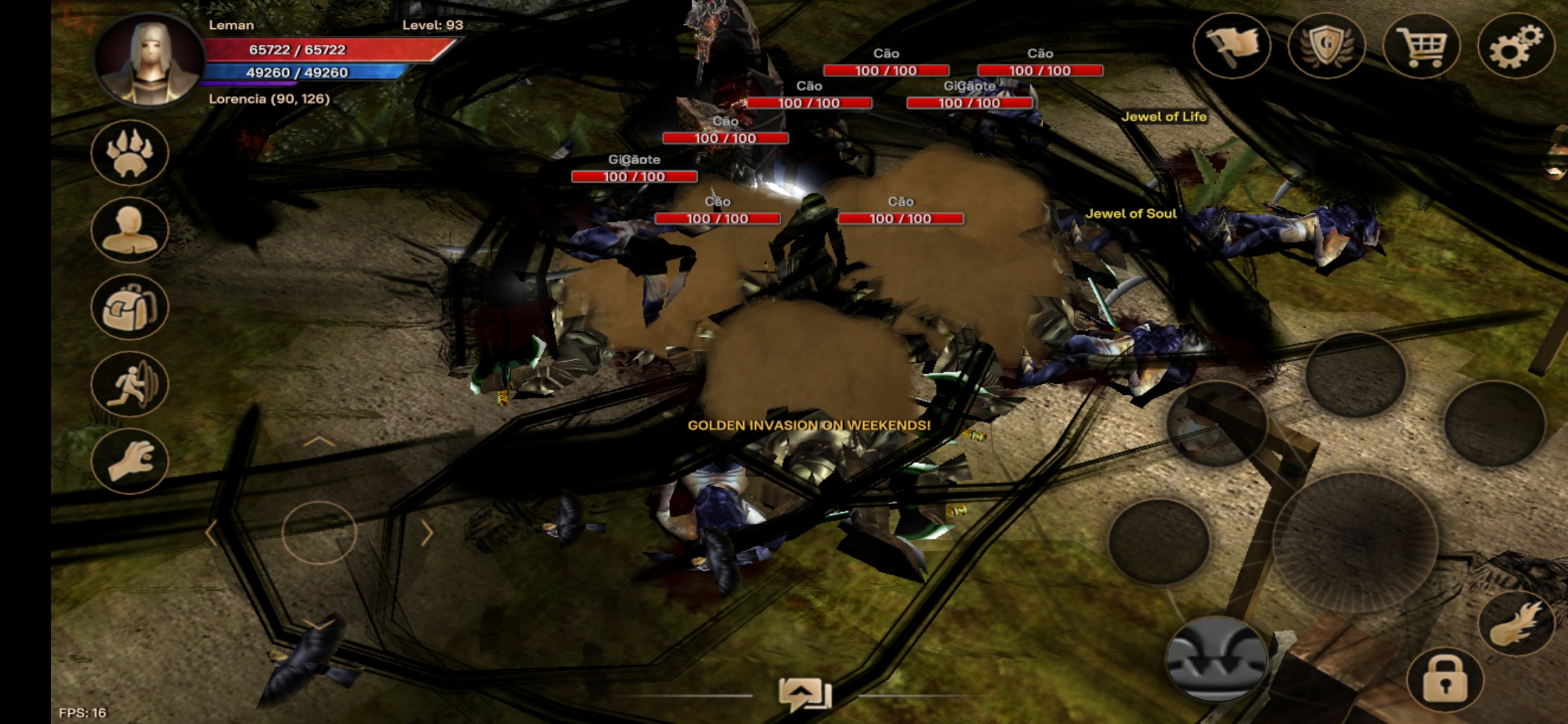Open the chat bubbles panel

[x=805, y=695]
